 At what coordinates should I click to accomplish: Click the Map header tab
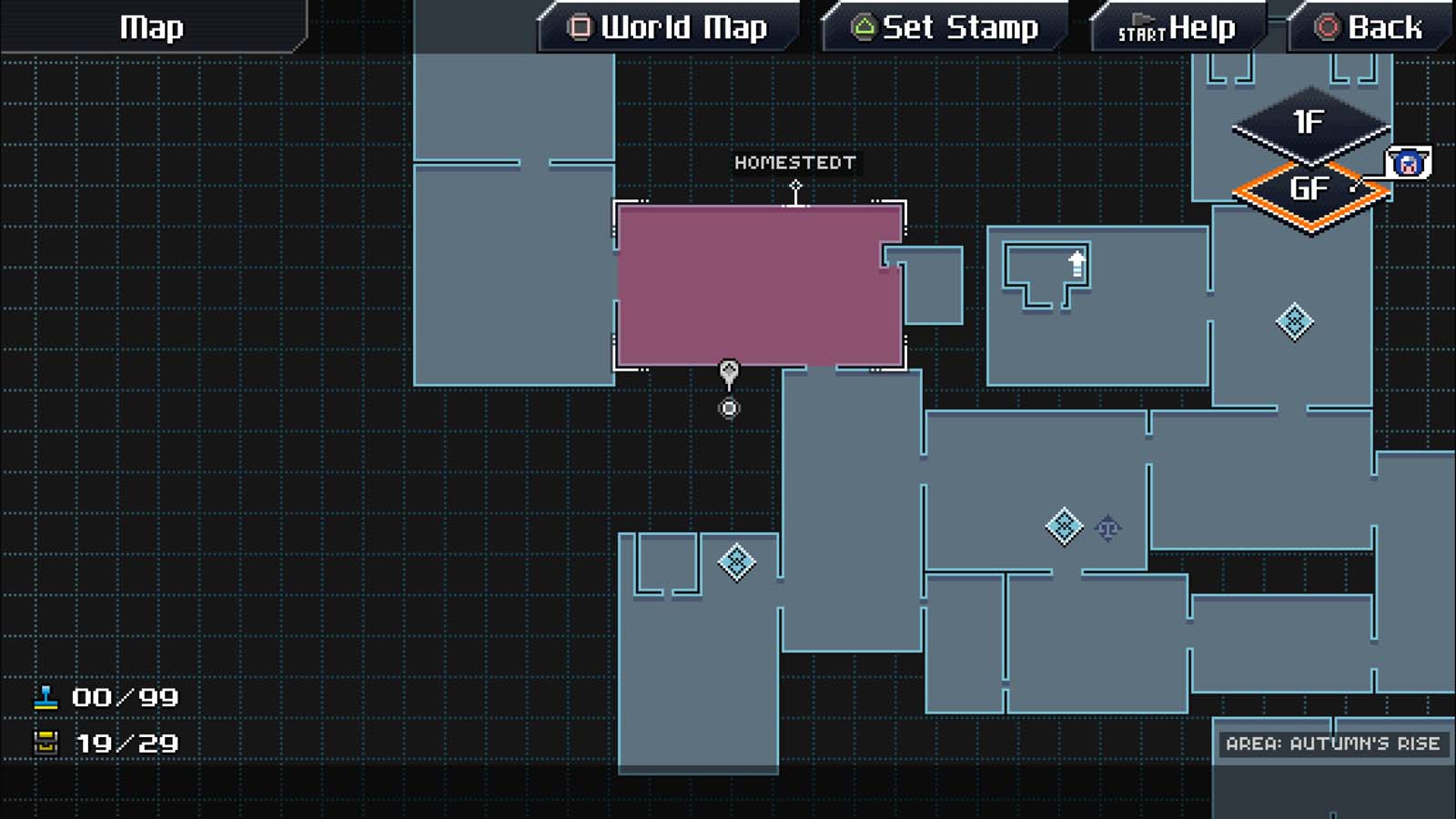150,27
